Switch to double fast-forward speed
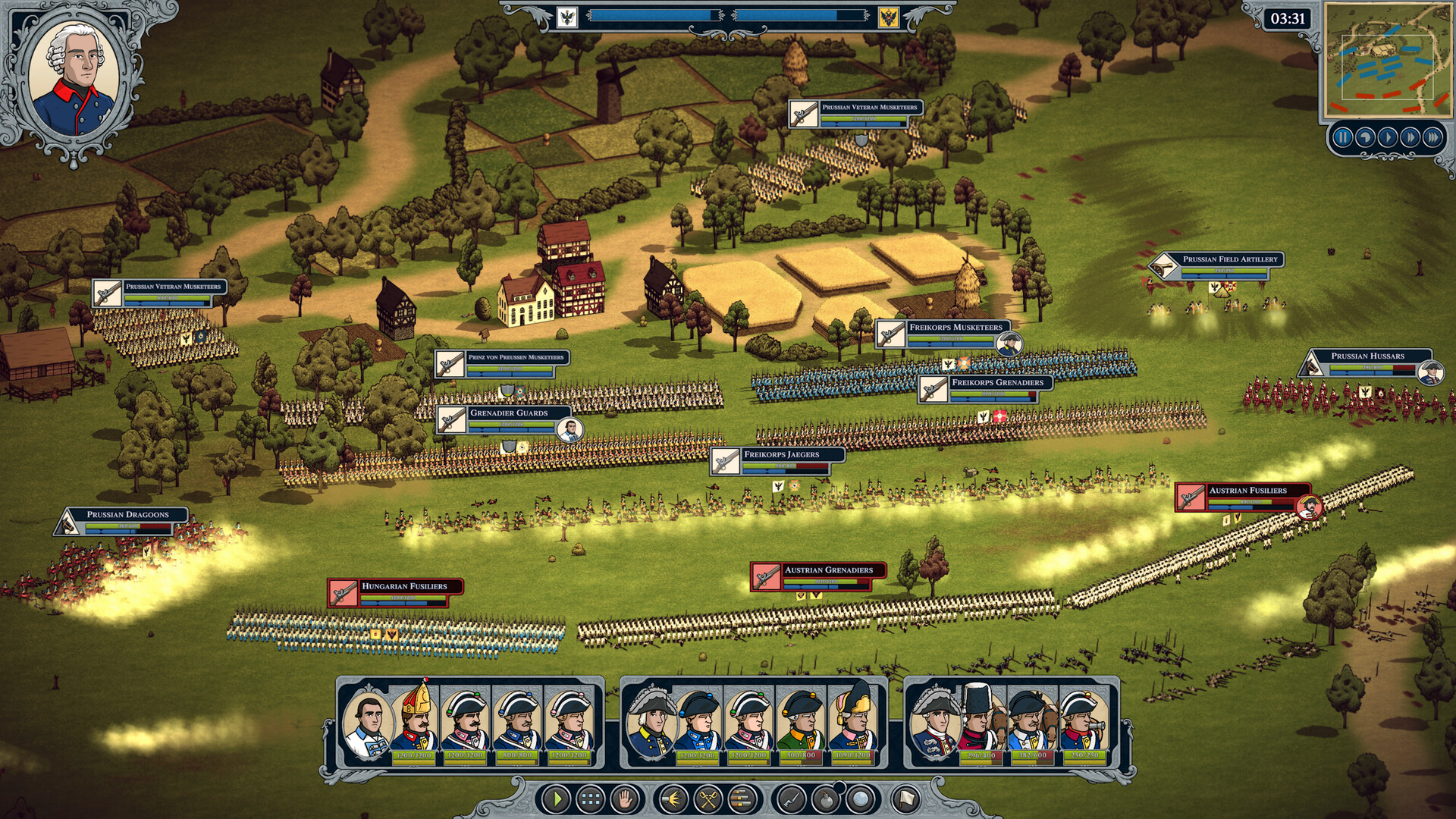This screenshot has height=819, width=1456. click(x=1410, y=137)
